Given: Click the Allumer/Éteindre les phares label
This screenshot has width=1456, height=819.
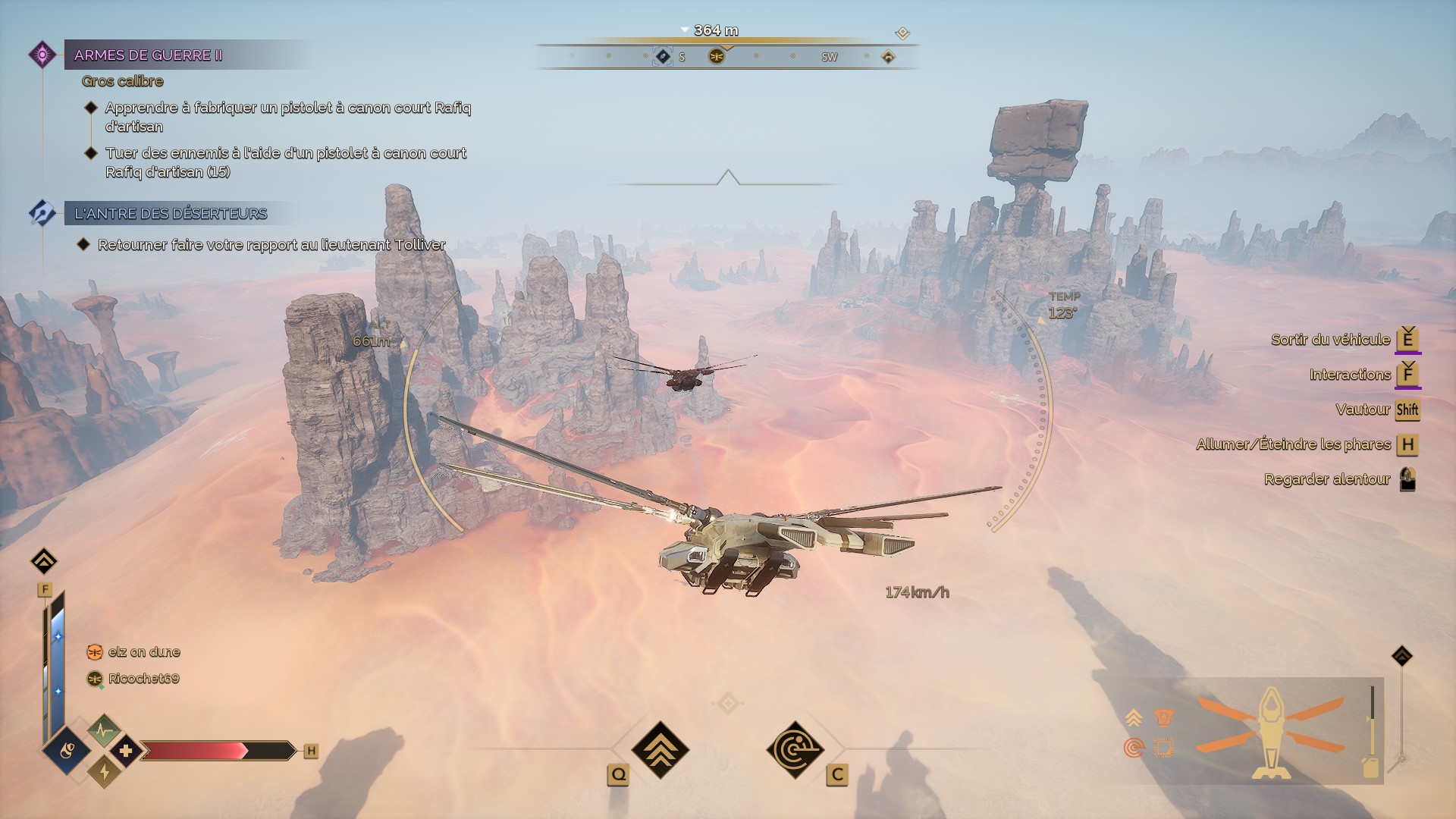Looking at the screenshot, I should (1293, 444).
